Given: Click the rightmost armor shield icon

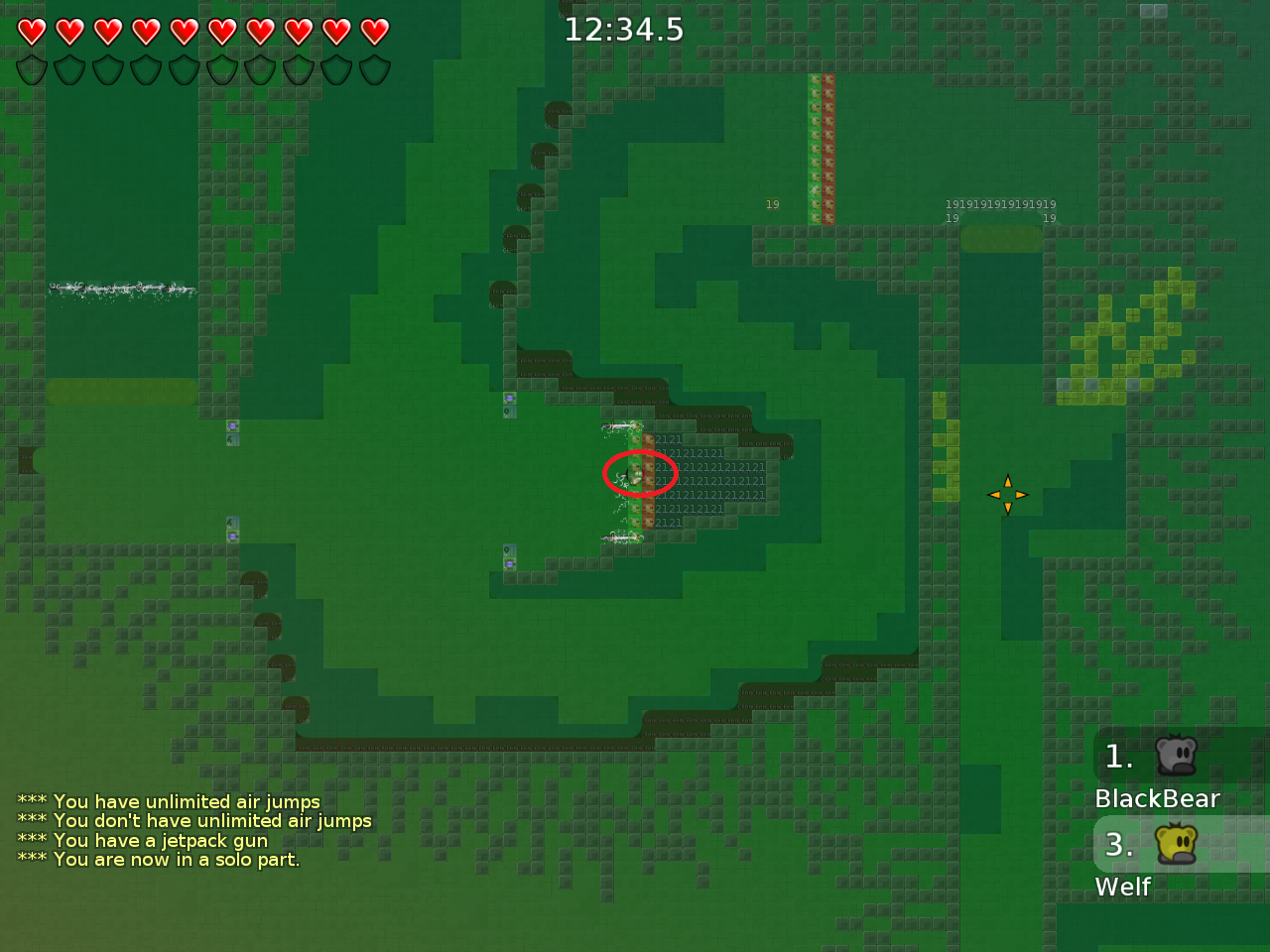Looking at the screenshot, I should click(373, 69).
